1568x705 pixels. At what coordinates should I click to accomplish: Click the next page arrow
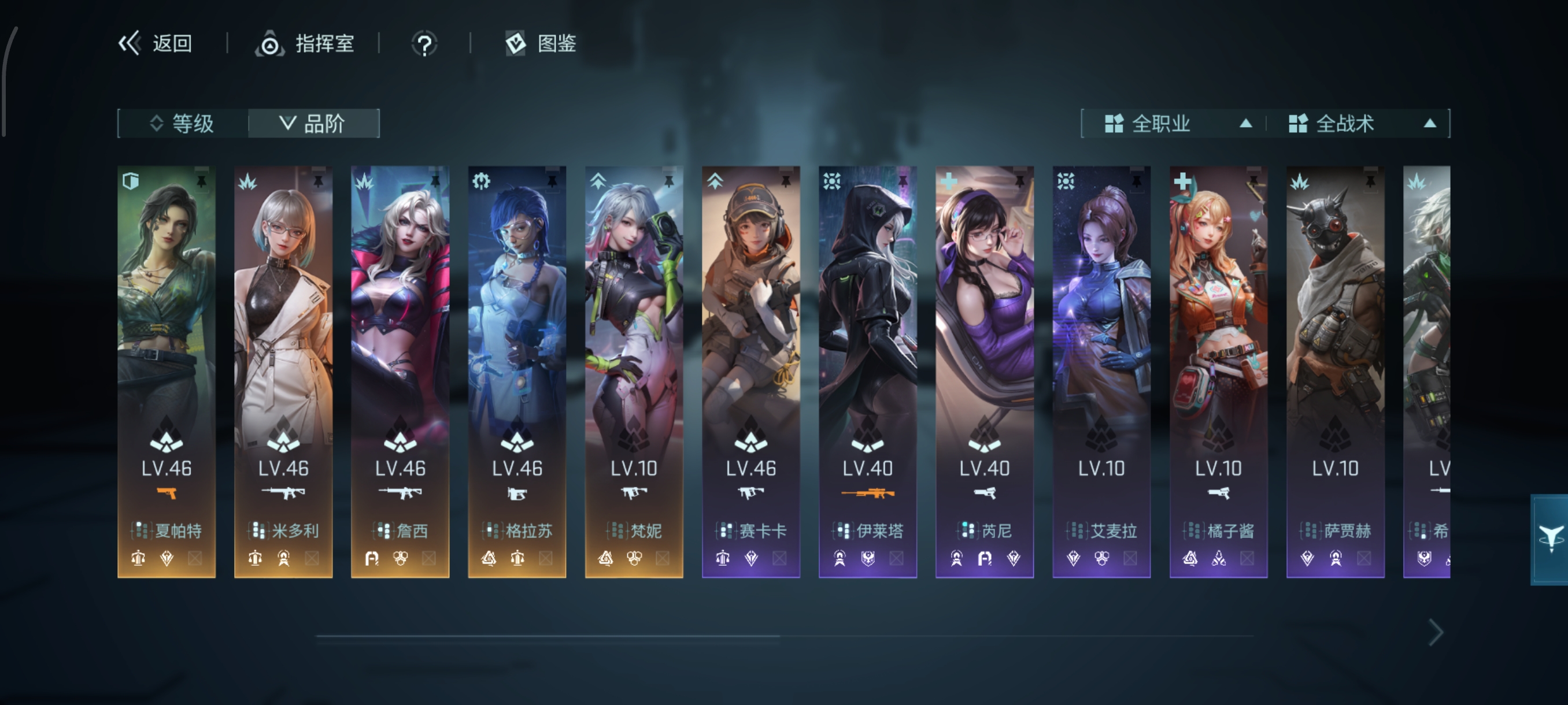tap(1436, 633)
